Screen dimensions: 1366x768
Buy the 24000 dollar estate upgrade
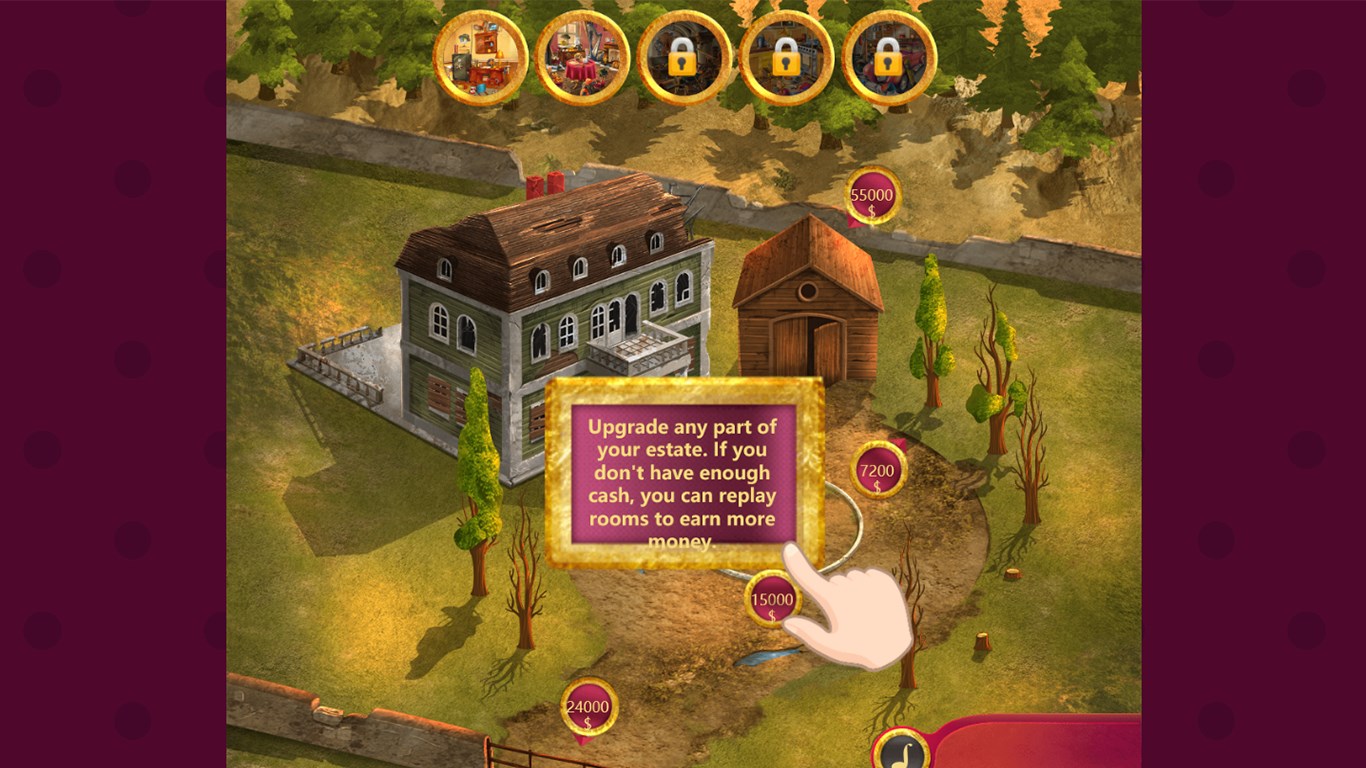[x=588, y=708]
